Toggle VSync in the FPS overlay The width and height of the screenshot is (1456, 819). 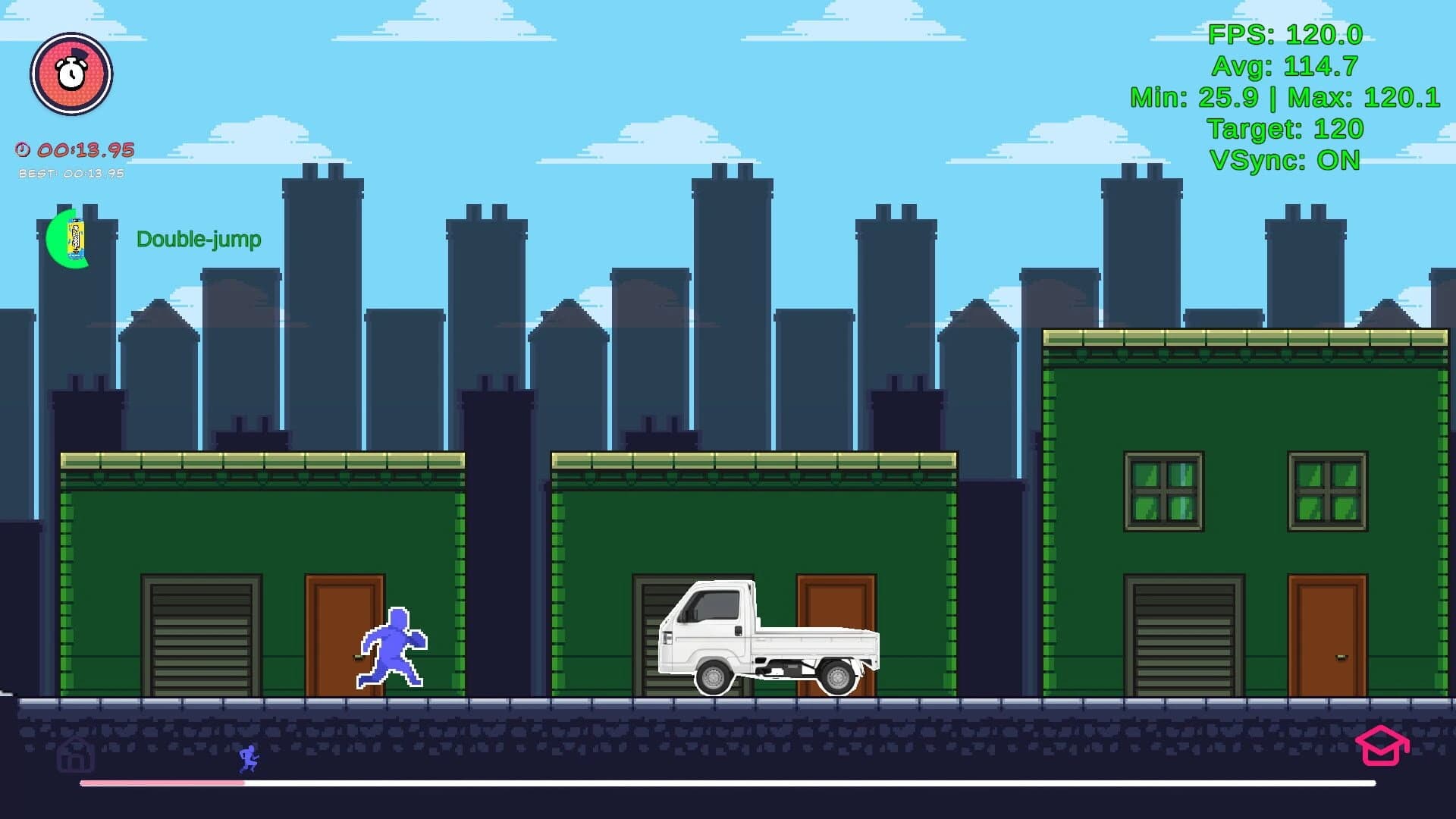1286,161
